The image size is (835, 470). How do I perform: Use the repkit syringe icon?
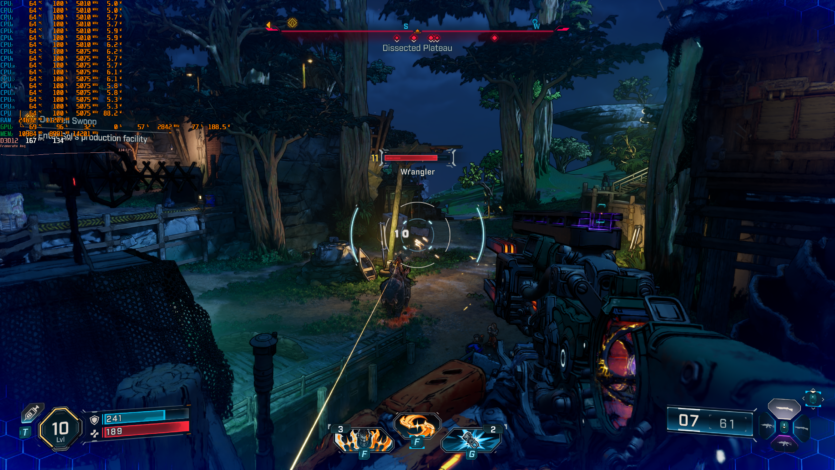(x=30, y=414)
